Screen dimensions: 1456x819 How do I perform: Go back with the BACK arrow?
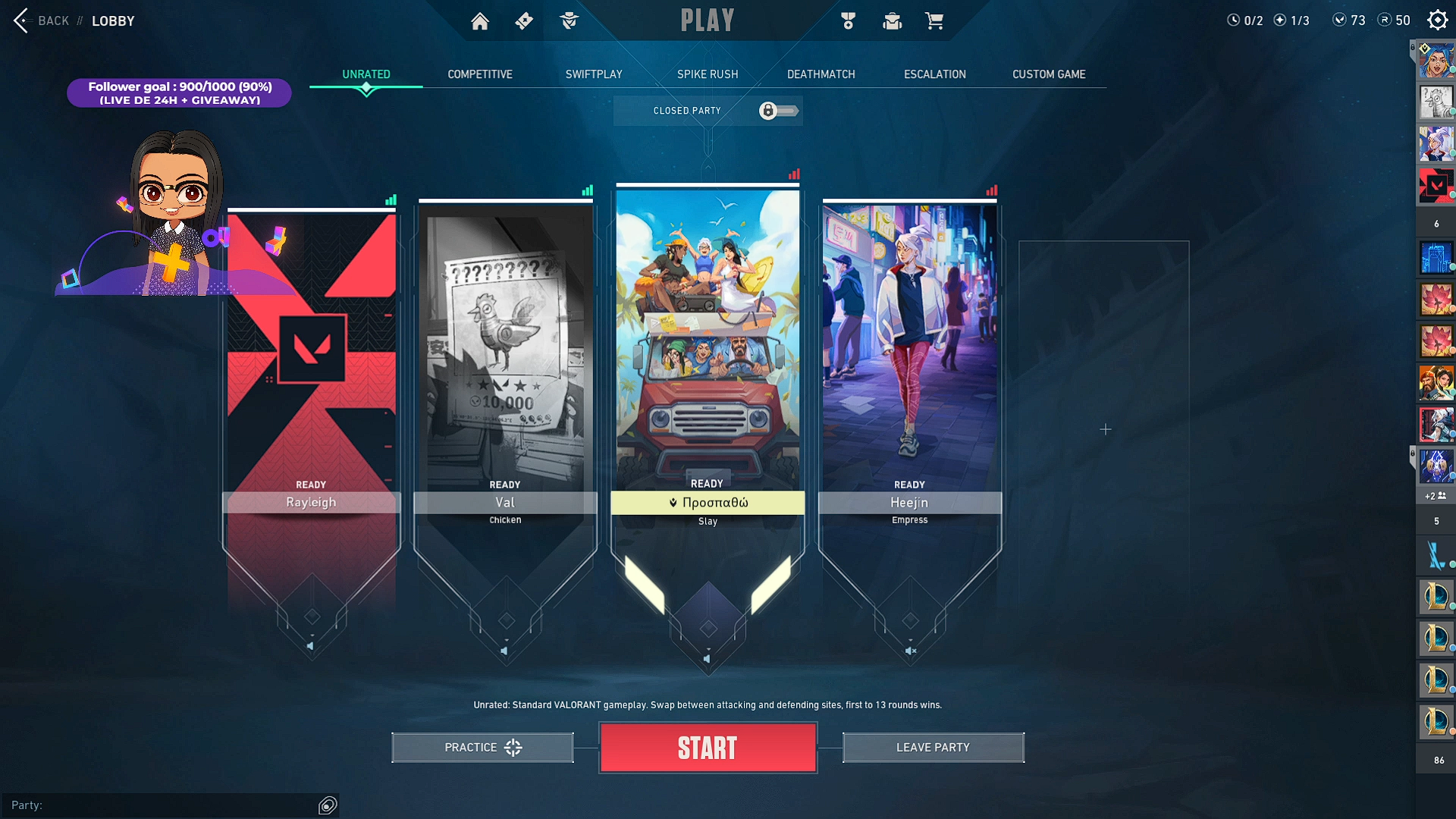(x=21, y=20)
